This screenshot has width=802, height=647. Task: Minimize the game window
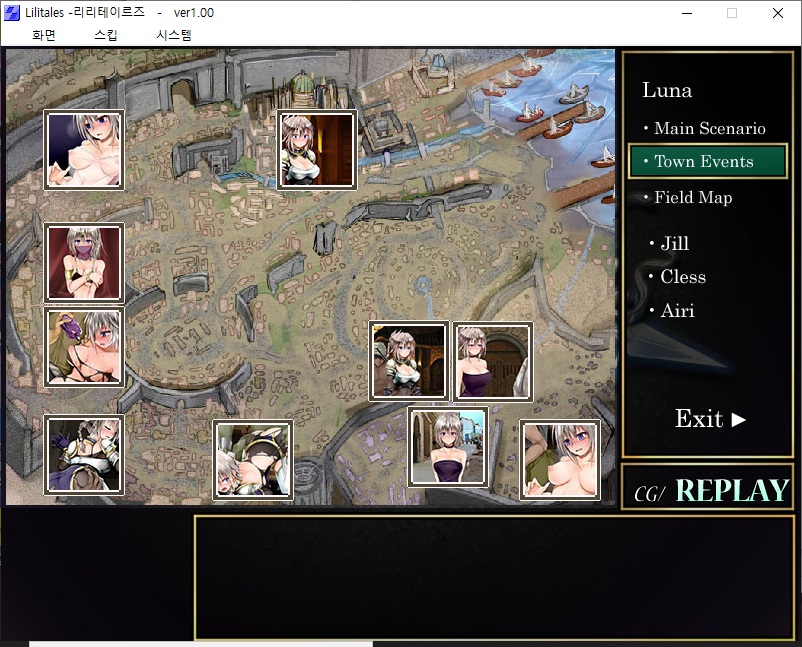click(x=686, y=13)
